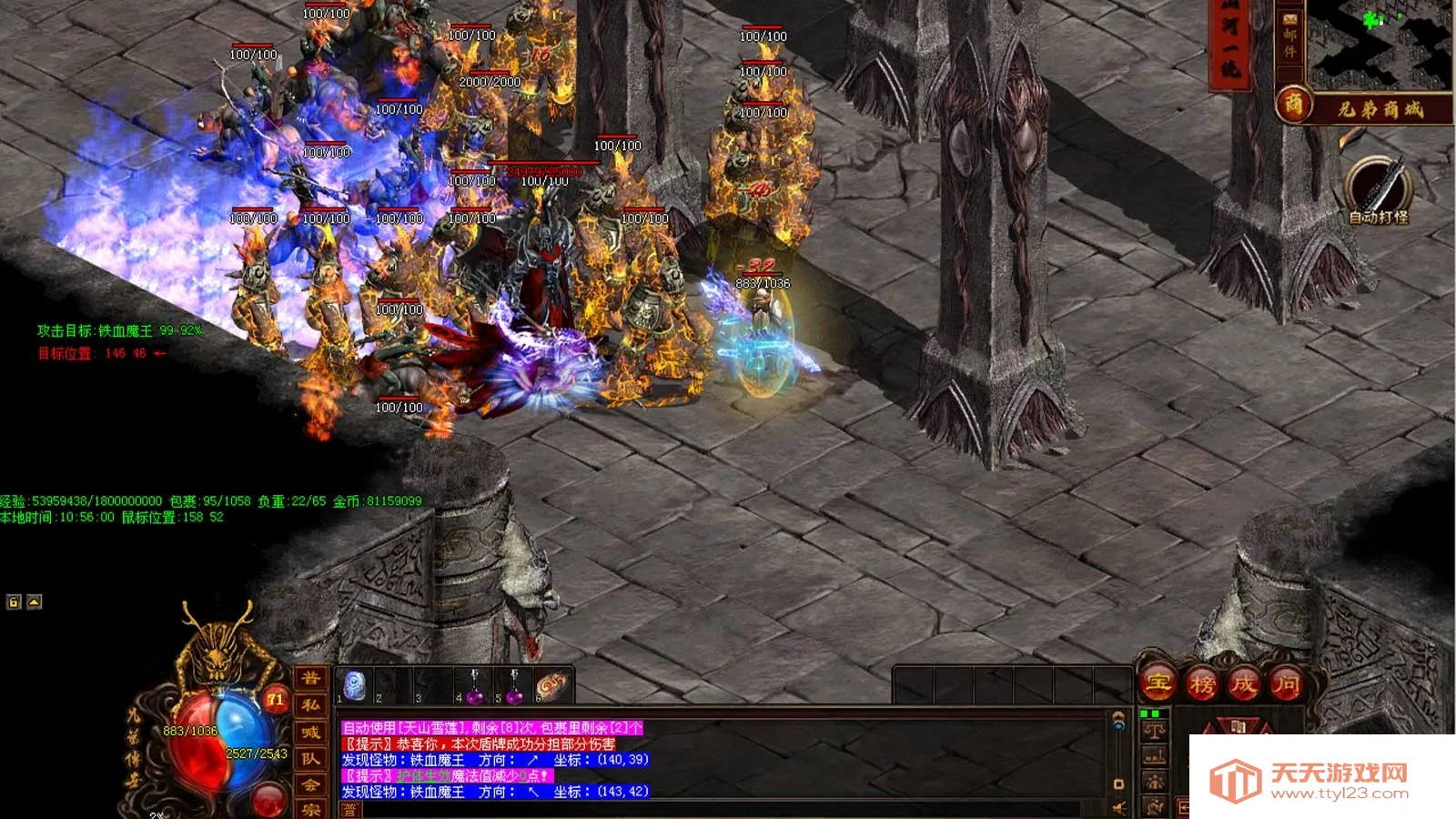This screenshot has height=819, width=1456.
Task: Use the purple potion in slot 4
Action: click(474, 687)
